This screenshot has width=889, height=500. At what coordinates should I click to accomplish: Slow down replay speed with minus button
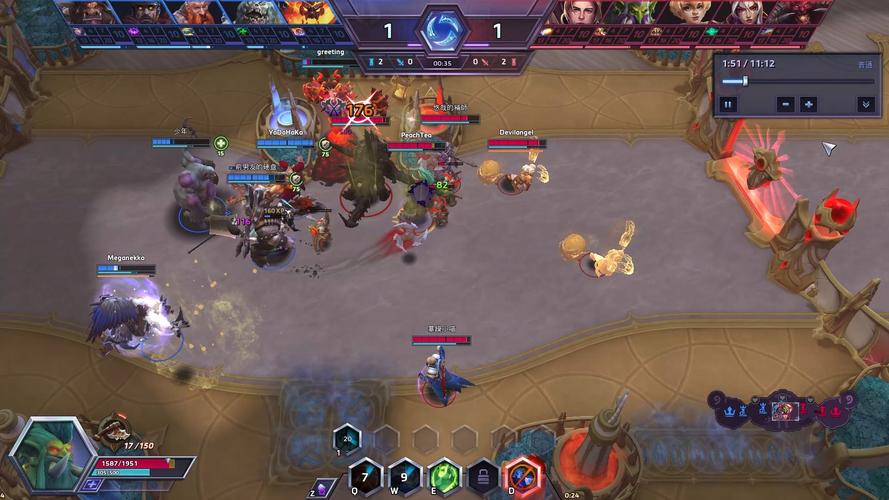point(785,104)
